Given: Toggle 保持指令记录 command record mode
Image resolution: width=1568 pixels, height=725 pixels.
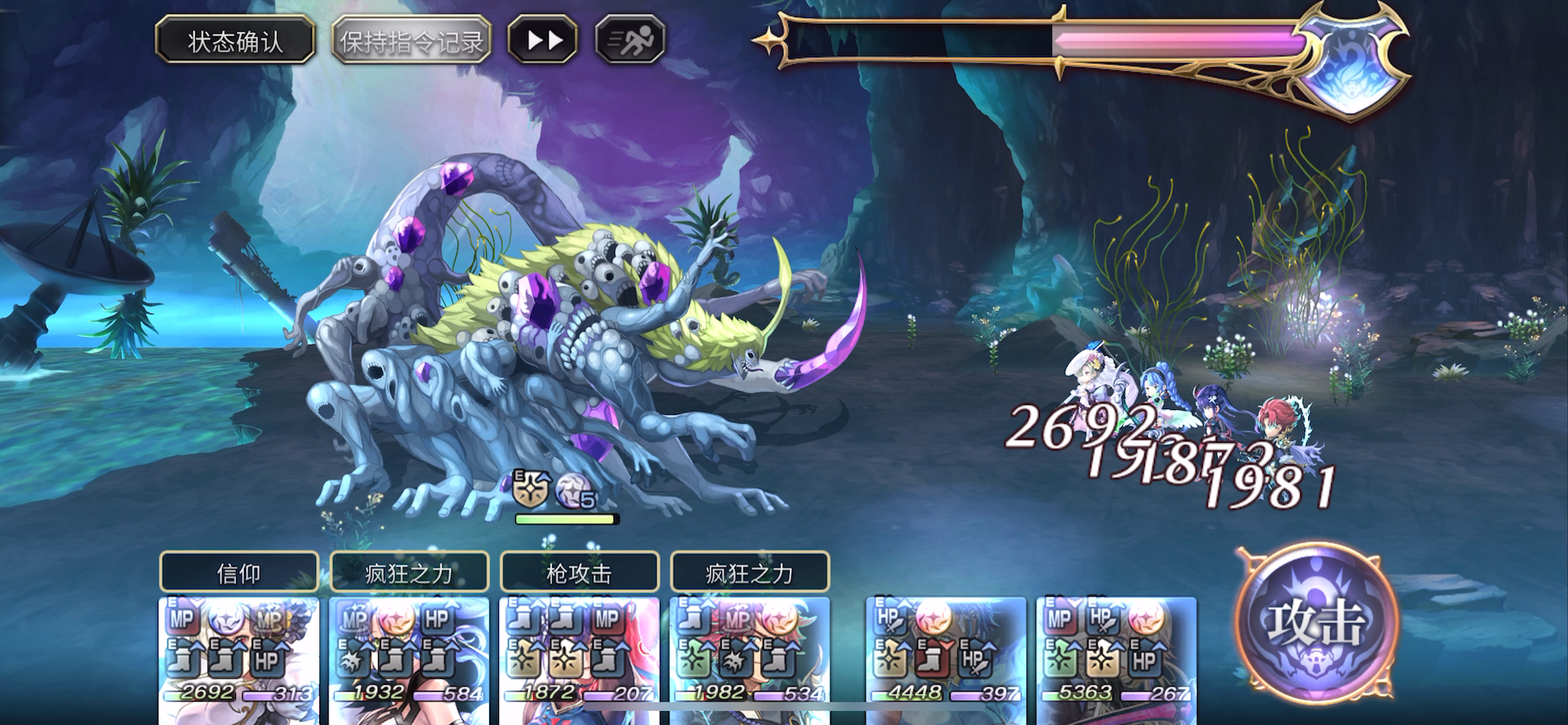Looking at the screenshot, I should coord(413,38).
